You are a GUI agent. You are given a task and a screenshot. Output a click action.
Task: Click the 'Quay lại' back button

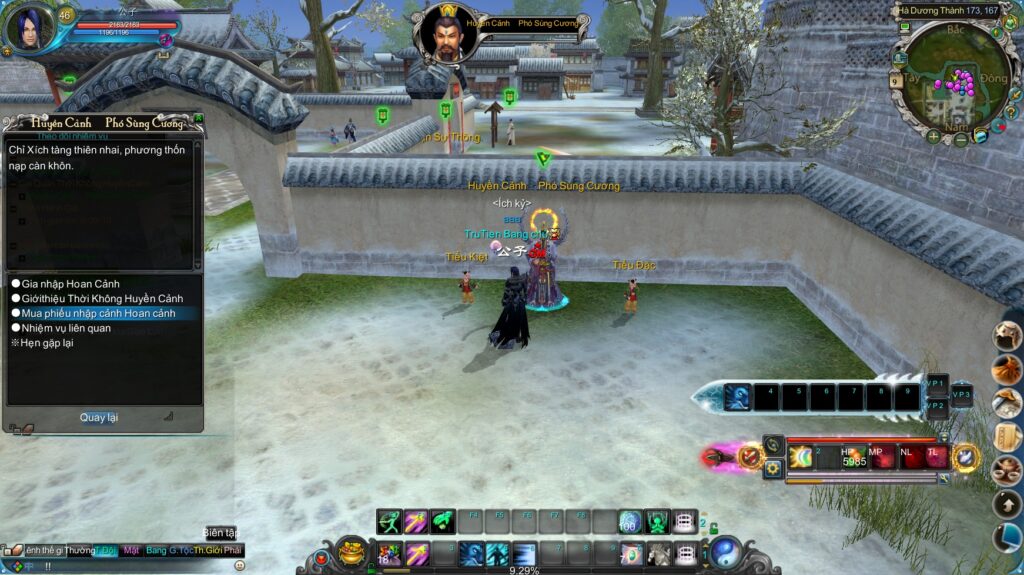(x=99, y=417)
